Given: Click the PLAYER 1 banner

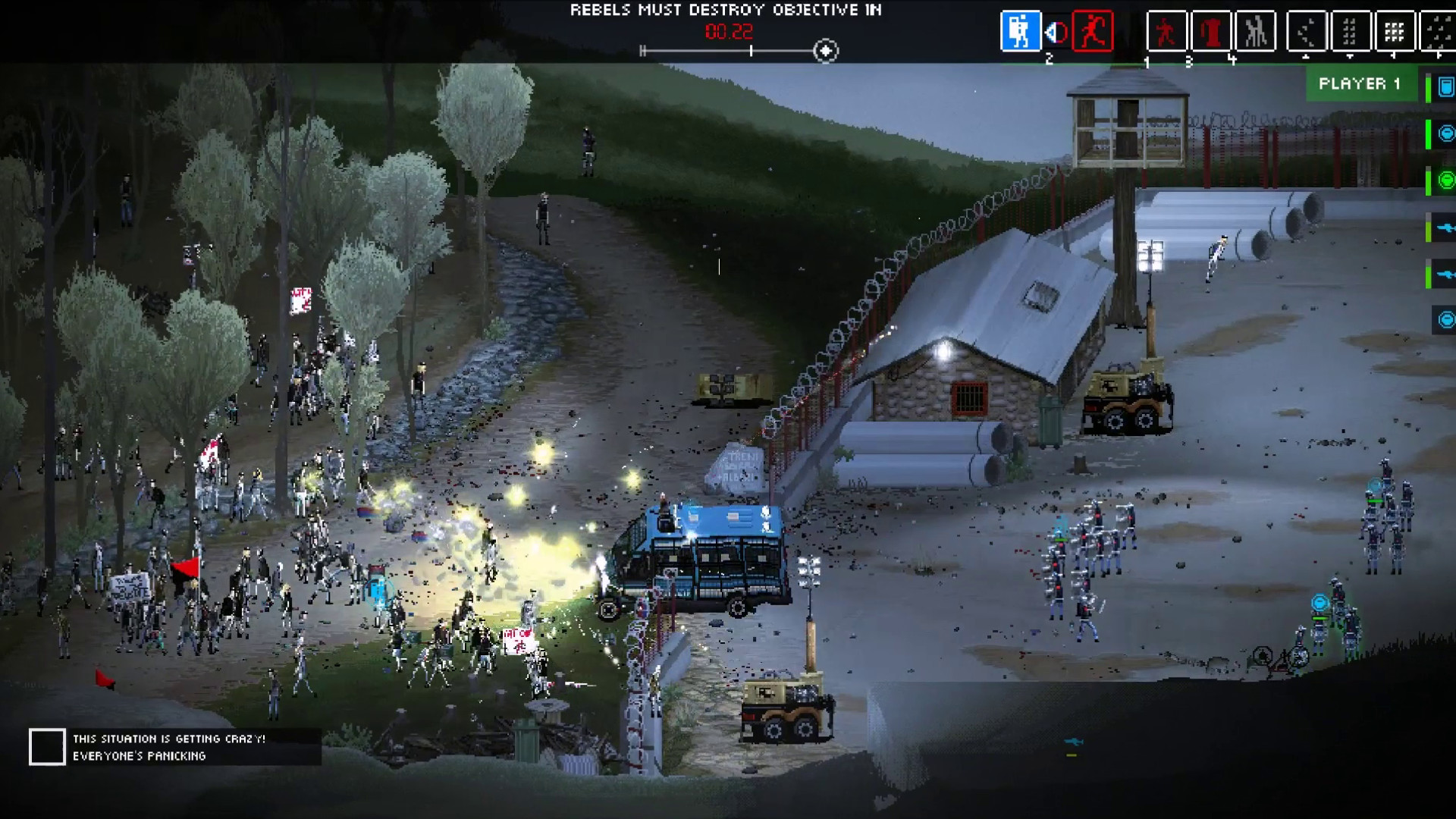Looking at the screenshot, I should click(x=1360, y=85).
